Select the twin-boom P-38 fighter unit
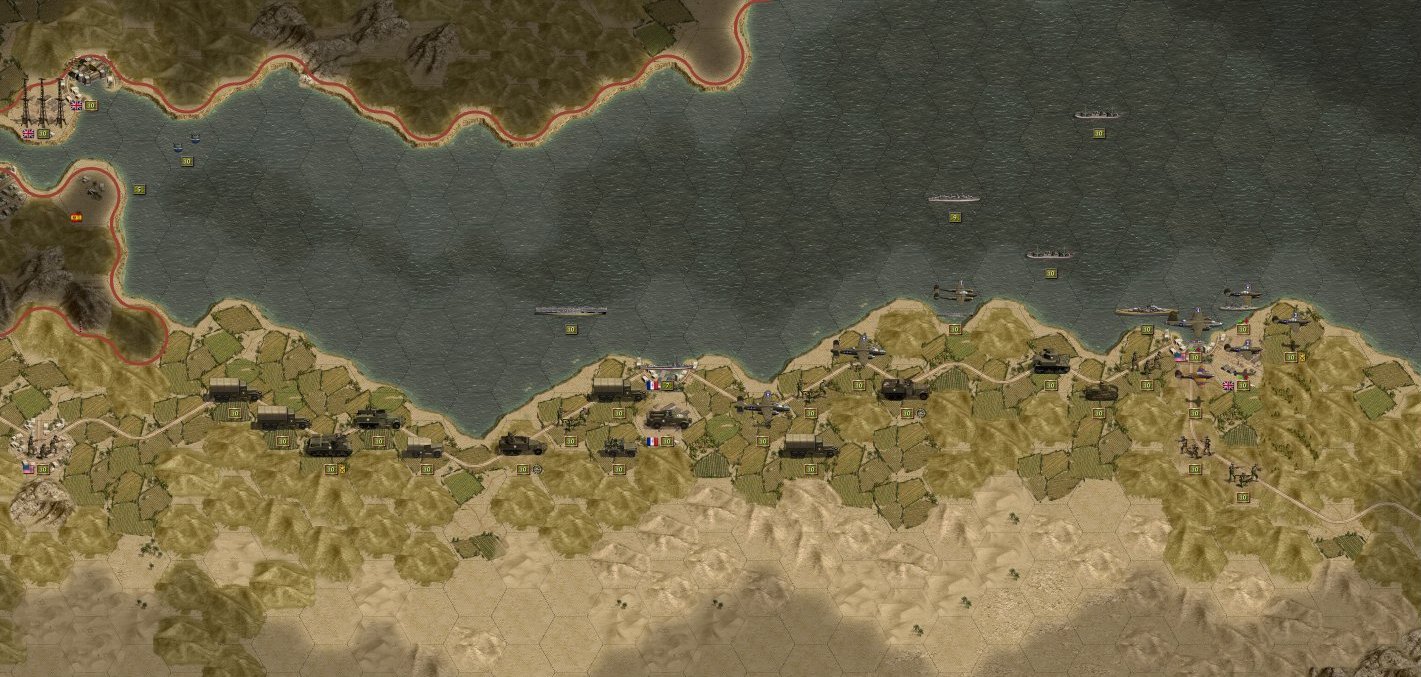 coord(954,292)
